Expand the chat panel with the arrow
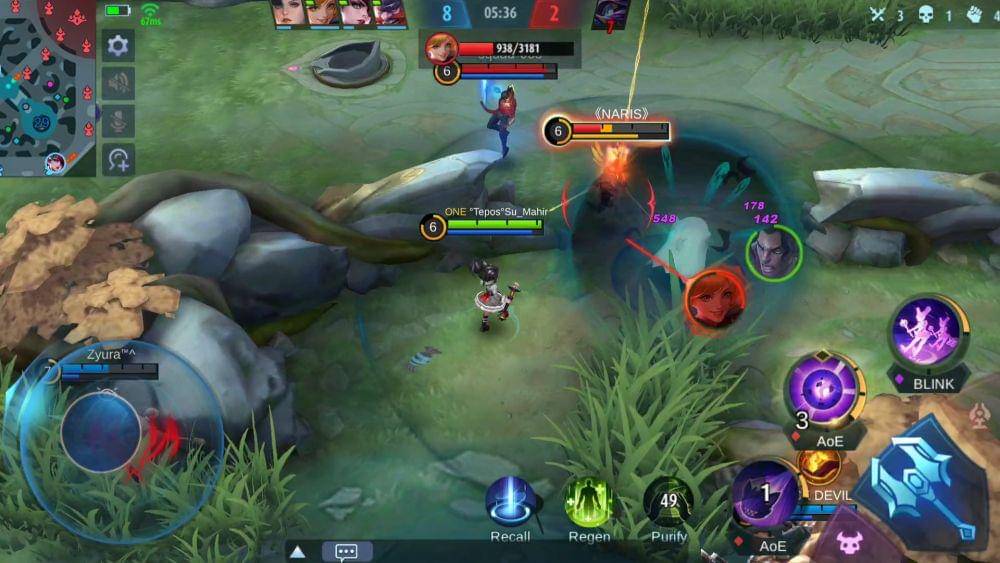This screenshot has height=563, width=1000. (x=297, y=551)
